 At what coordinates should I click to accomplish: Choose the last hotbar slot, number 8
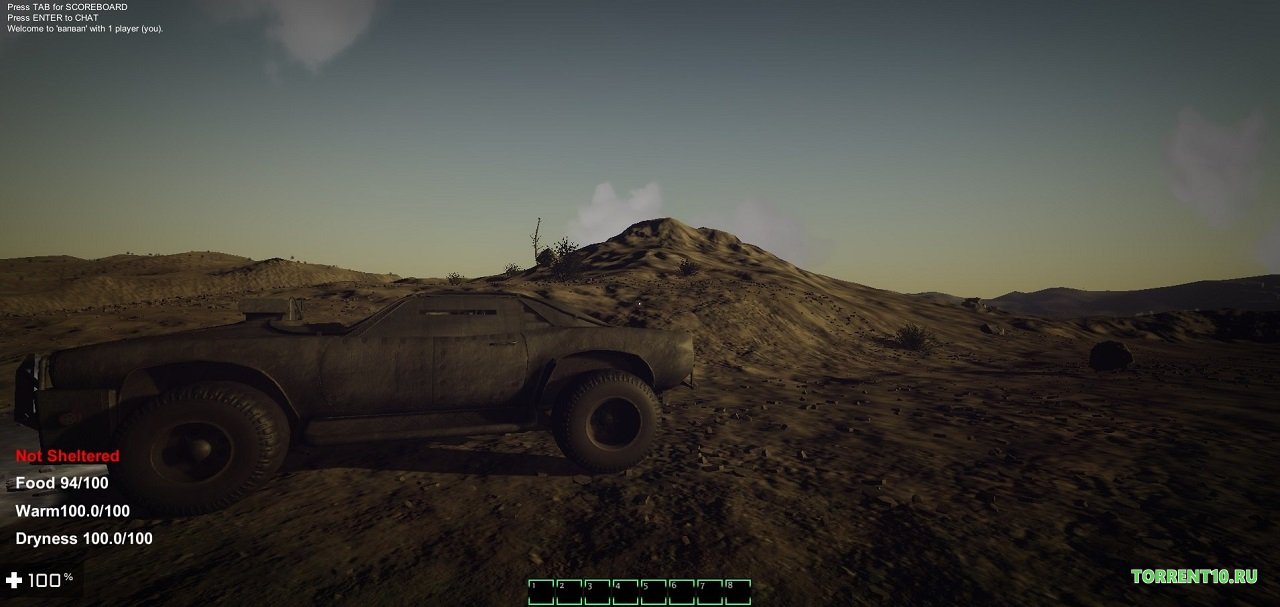point(737,592)
